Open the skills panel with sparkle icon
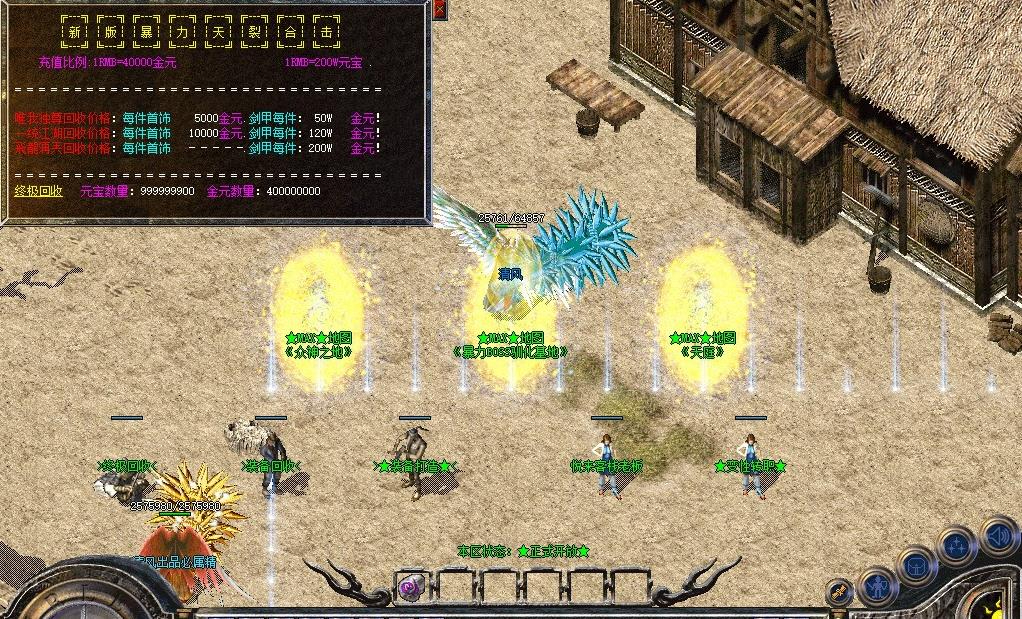This screenshot has width=1022, height=619. pos(956,546)
